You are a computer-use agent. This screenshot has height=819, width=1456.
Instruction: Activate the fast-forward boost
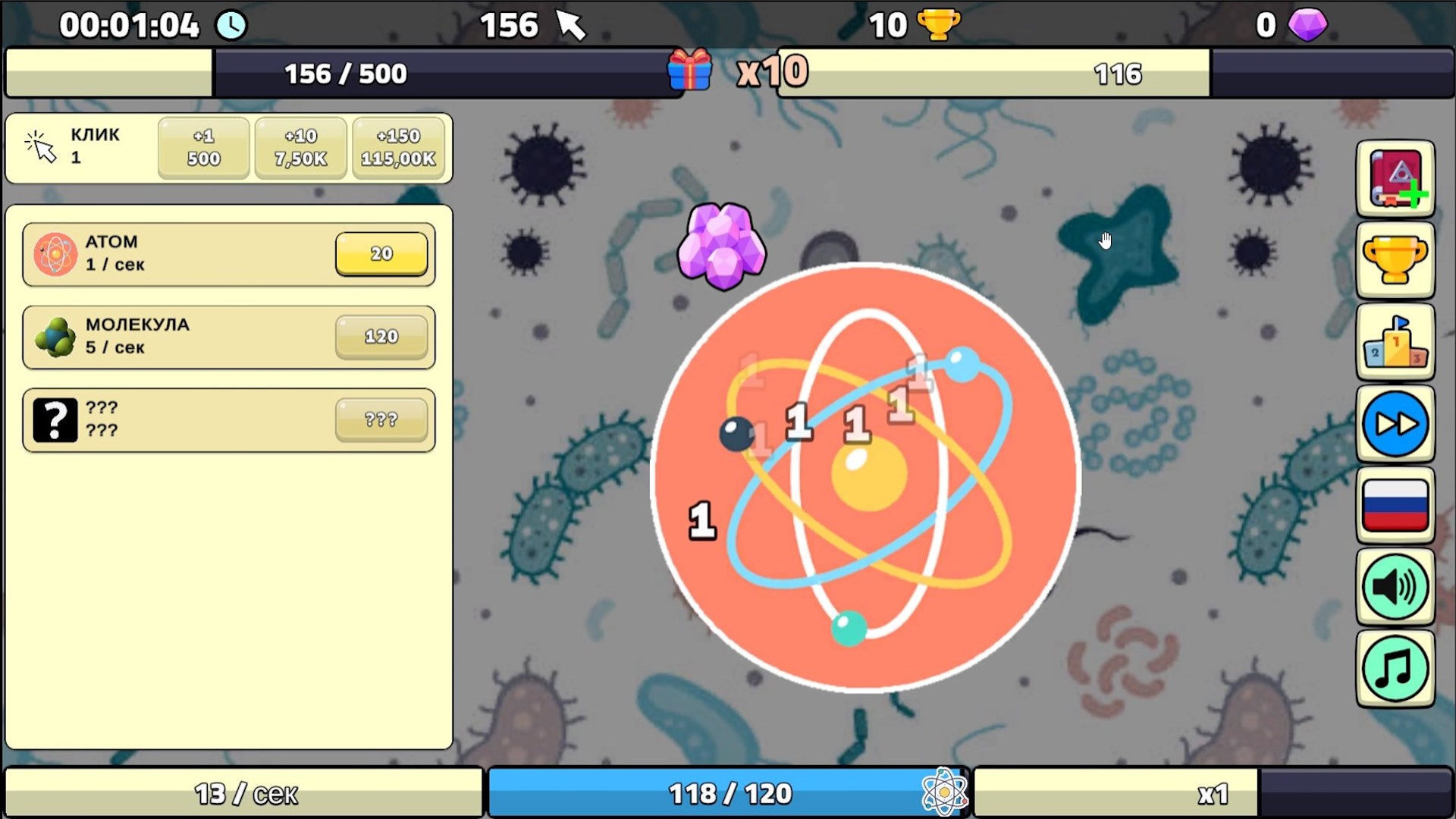coord(1396,425)
